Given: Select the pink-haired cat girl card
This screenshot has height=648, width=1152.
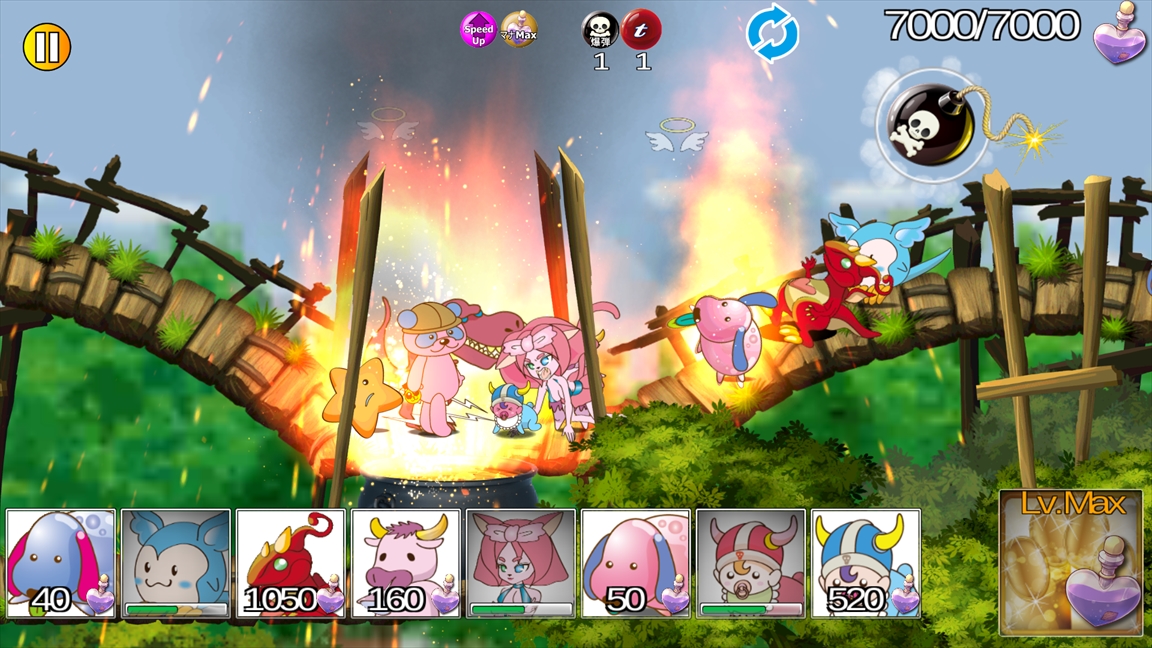Looking at the screenshot, I should 521,563.
